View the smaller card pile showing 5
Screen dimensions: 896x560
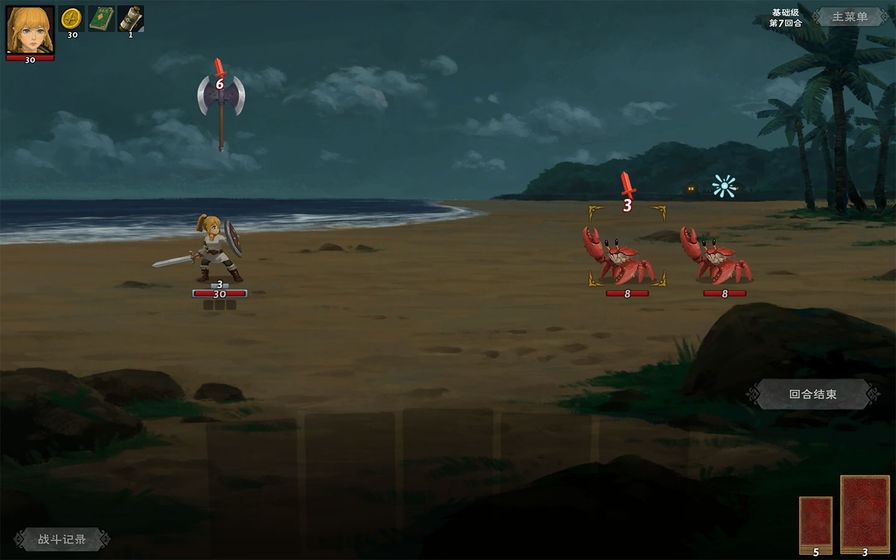coord(815,521)
